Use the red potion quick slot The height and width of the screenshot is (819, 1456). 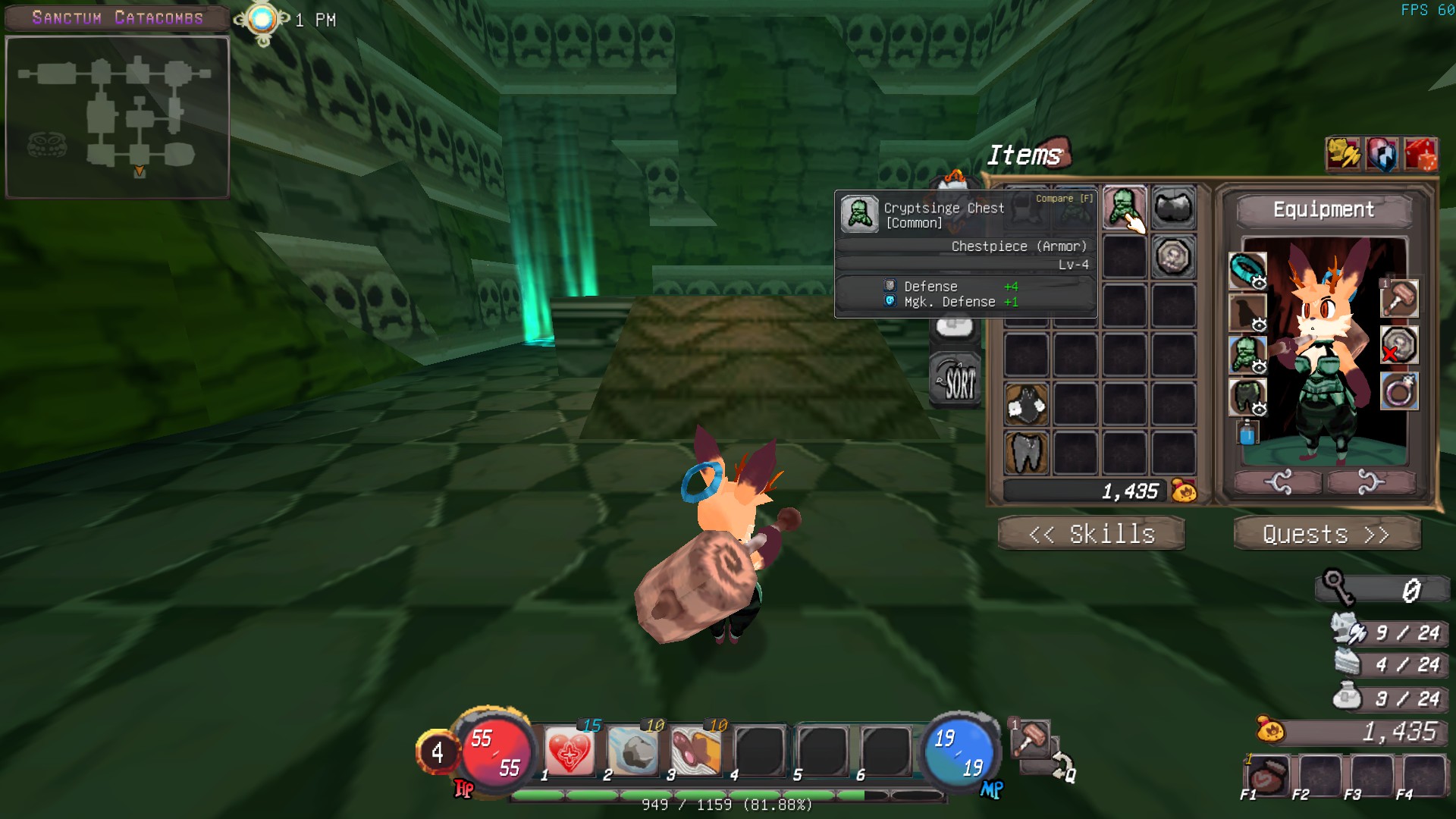[1266, 775]
